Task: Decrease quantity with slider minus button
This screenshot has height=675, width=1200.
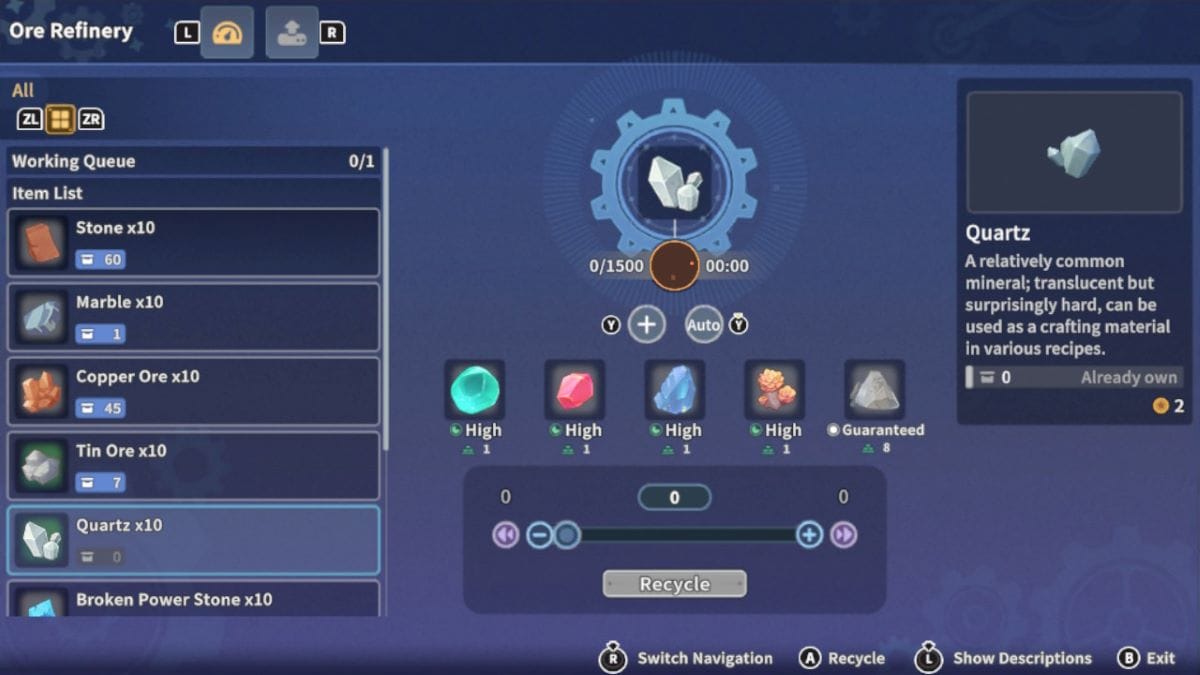Action: tap(539, 535)
